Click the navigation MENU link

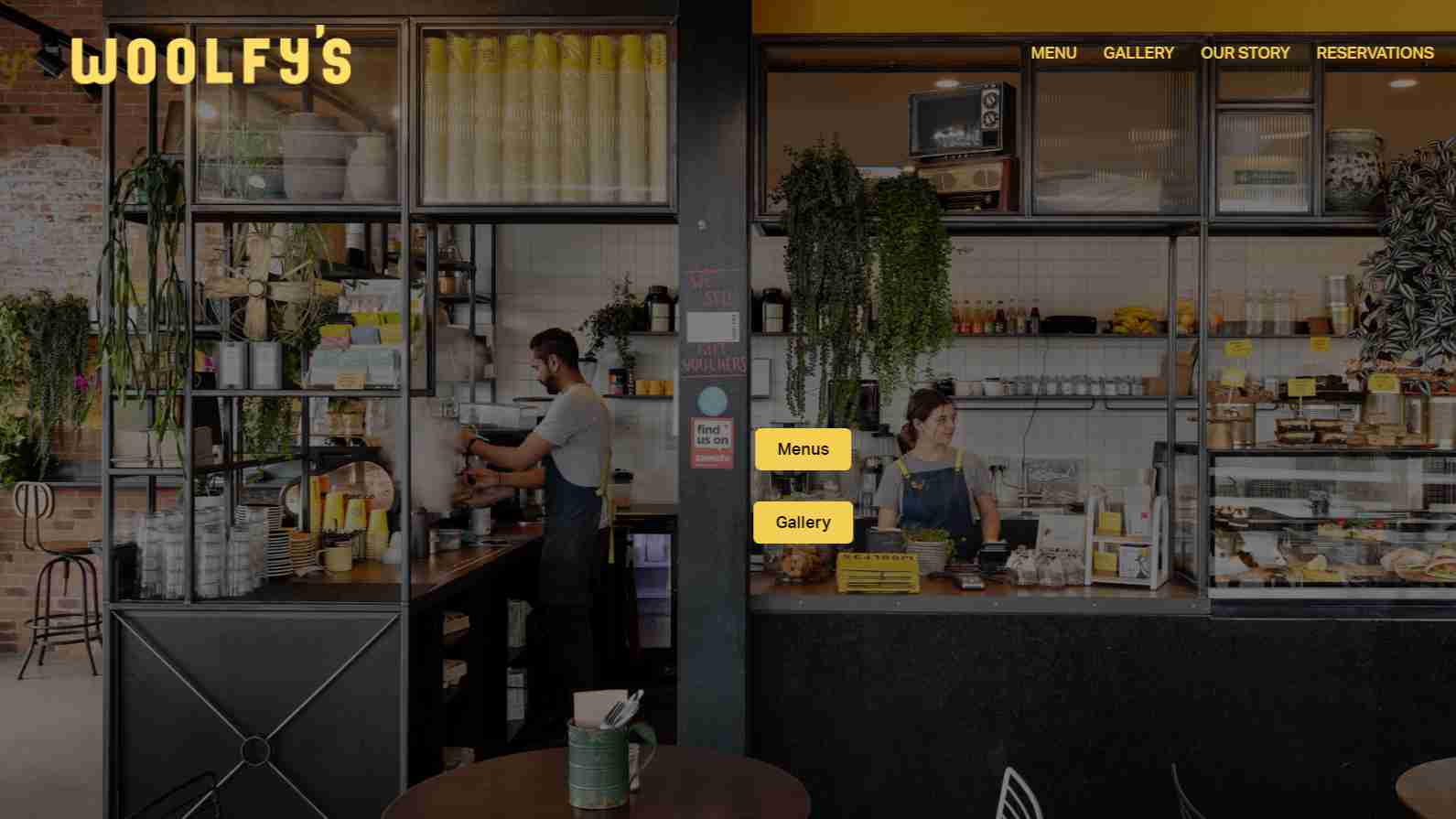1053,52
